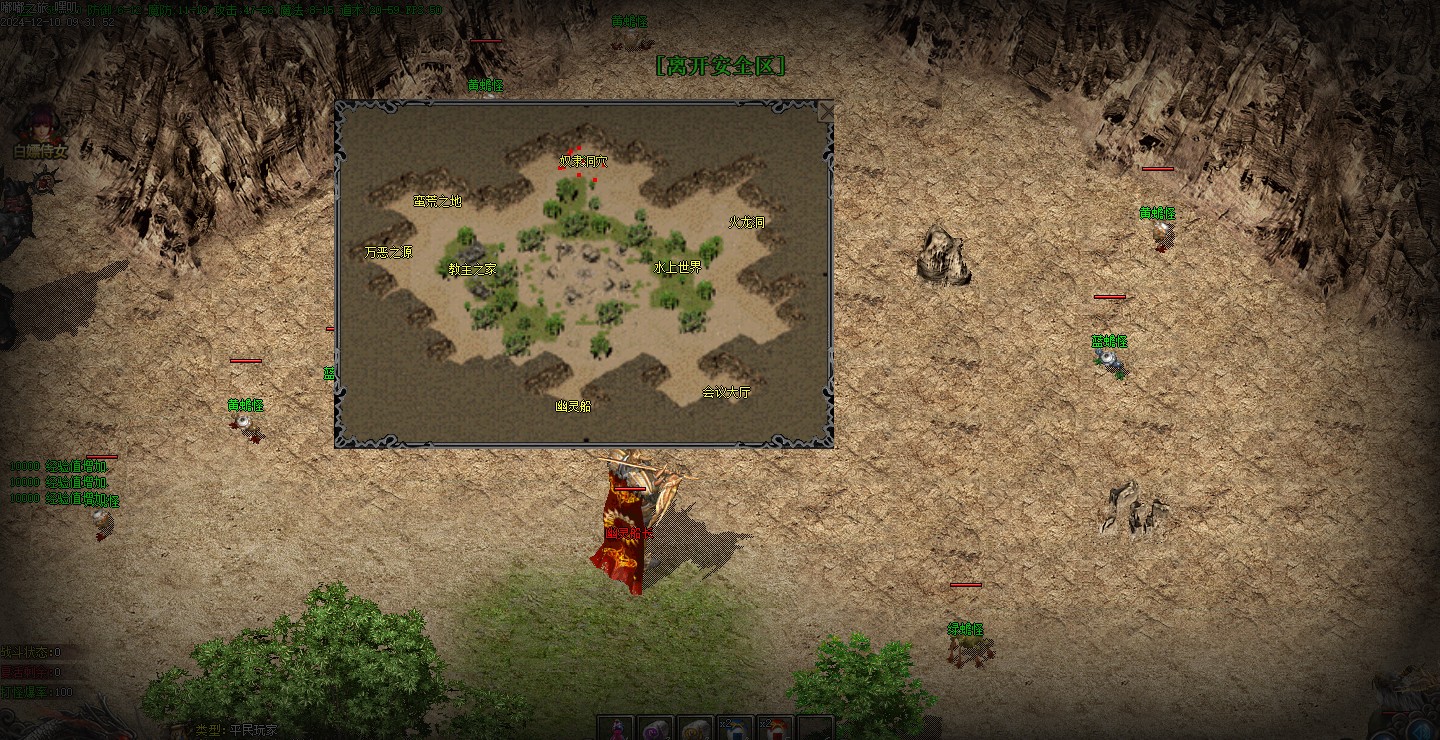The image size is (1440, 740).
Task: Choose the 蛮荒之地 map location
Action: [x=437, y=201]
